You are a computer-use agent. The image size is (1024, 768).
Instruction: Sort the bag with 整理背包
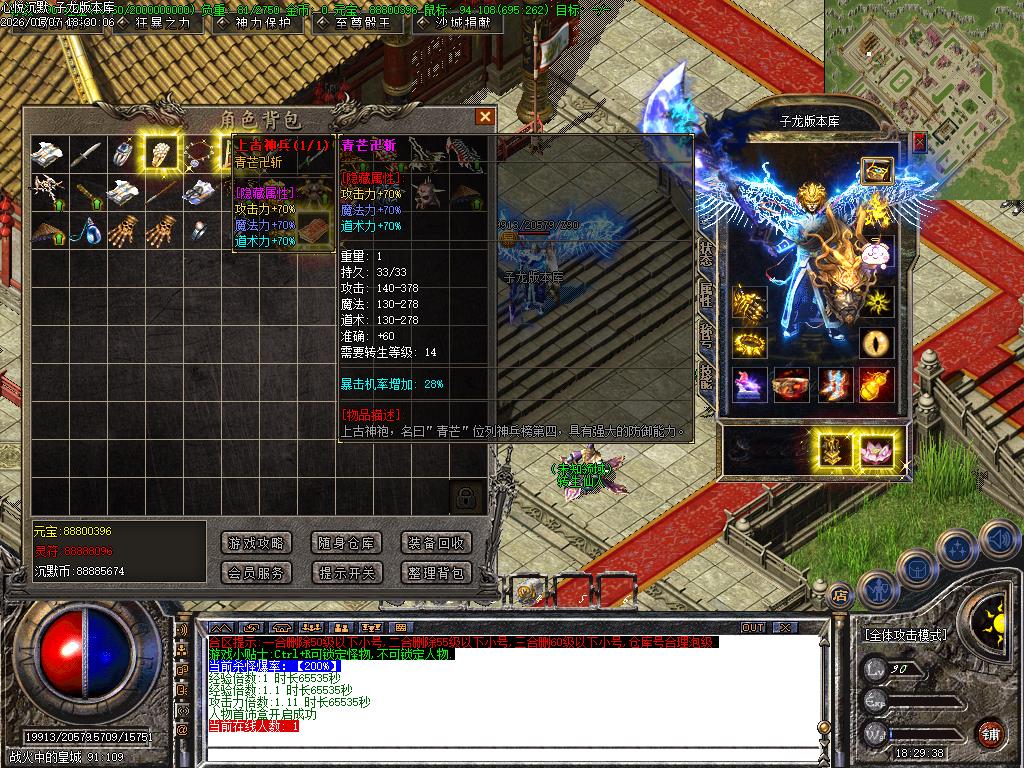(x=435, y=573)
